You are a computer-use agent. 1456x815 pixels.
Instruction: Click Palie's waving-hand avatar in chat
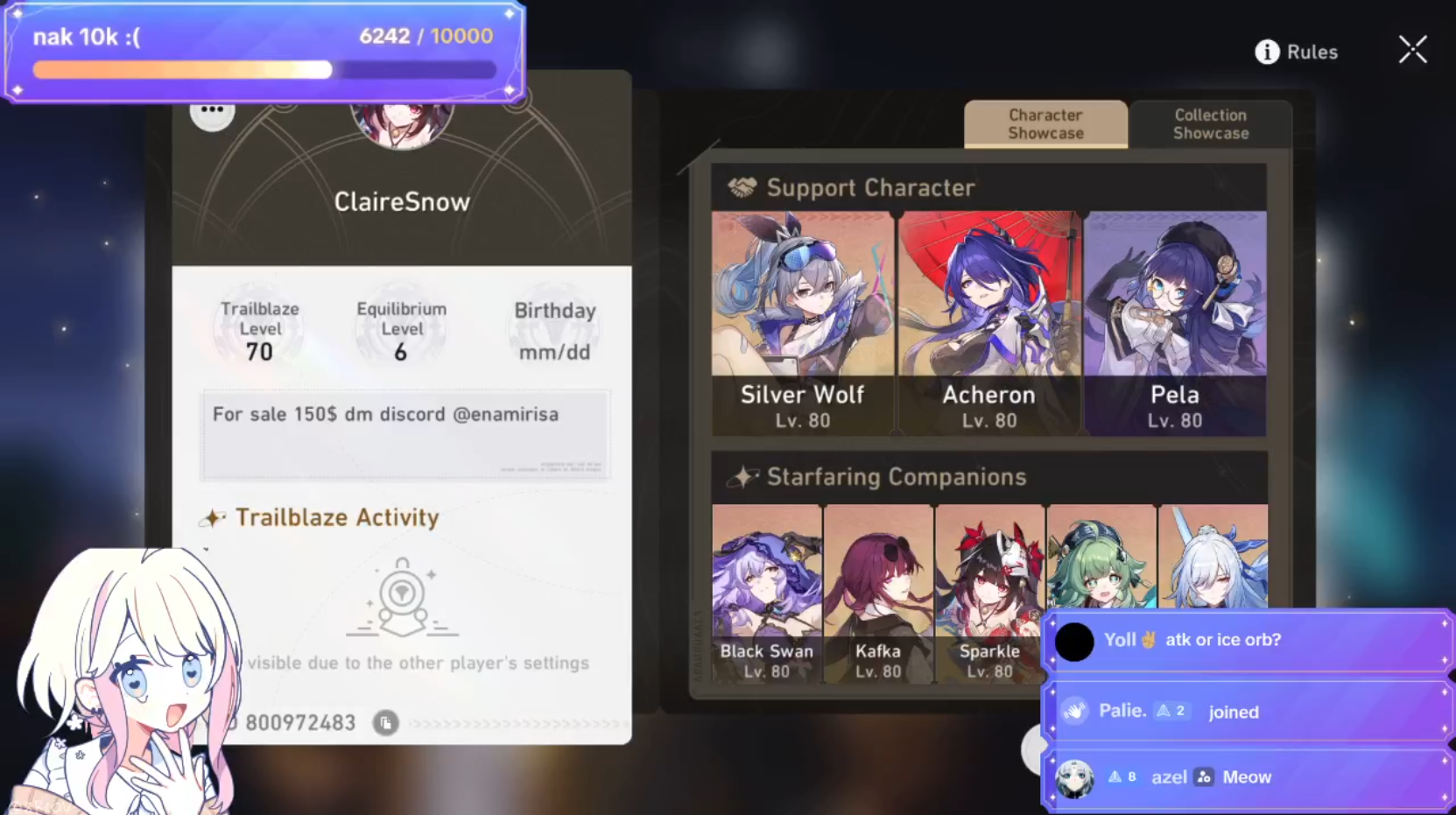point(1074,710)
